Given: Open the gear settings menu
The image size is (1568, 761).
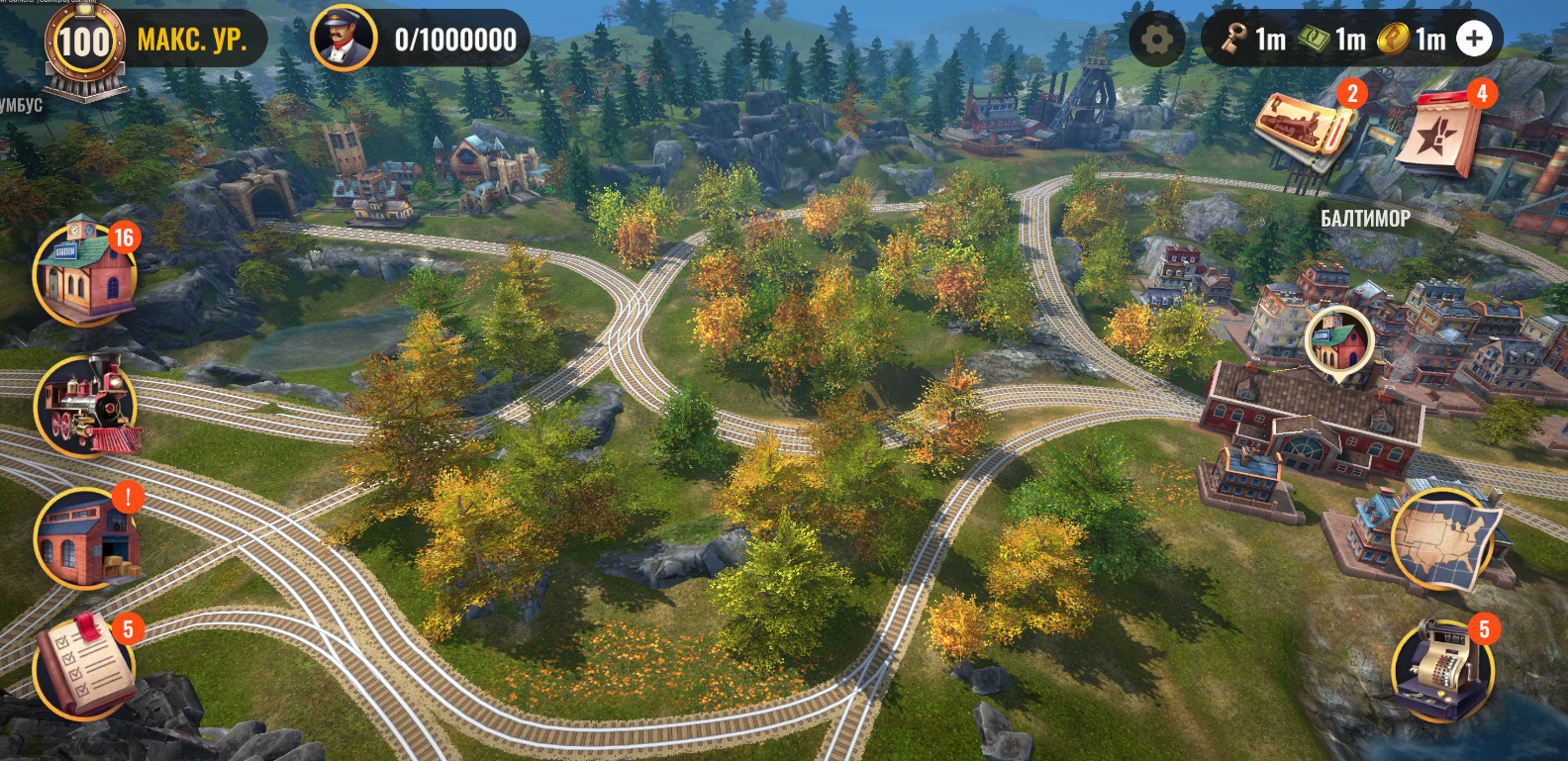Looking at the screenshot, I should pos(1156,40).
